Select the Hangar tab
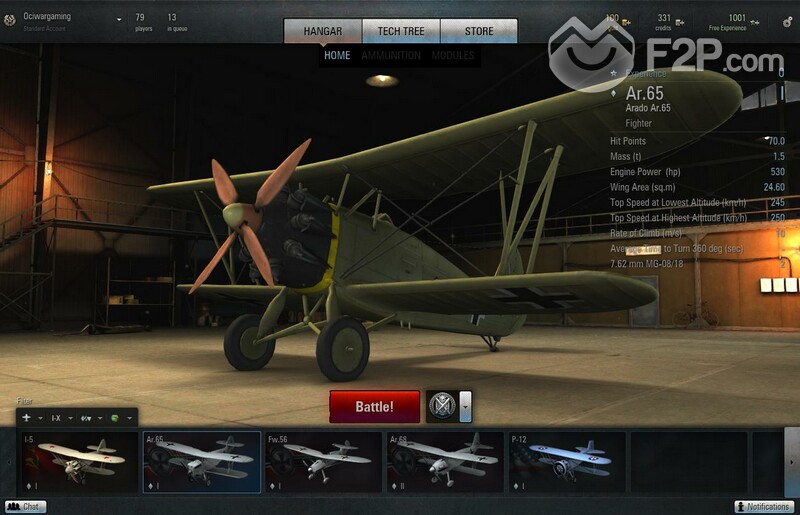Image resolution: width=800 pixels, height=515 pixels. pyautogui.click(x=322, y=31)
